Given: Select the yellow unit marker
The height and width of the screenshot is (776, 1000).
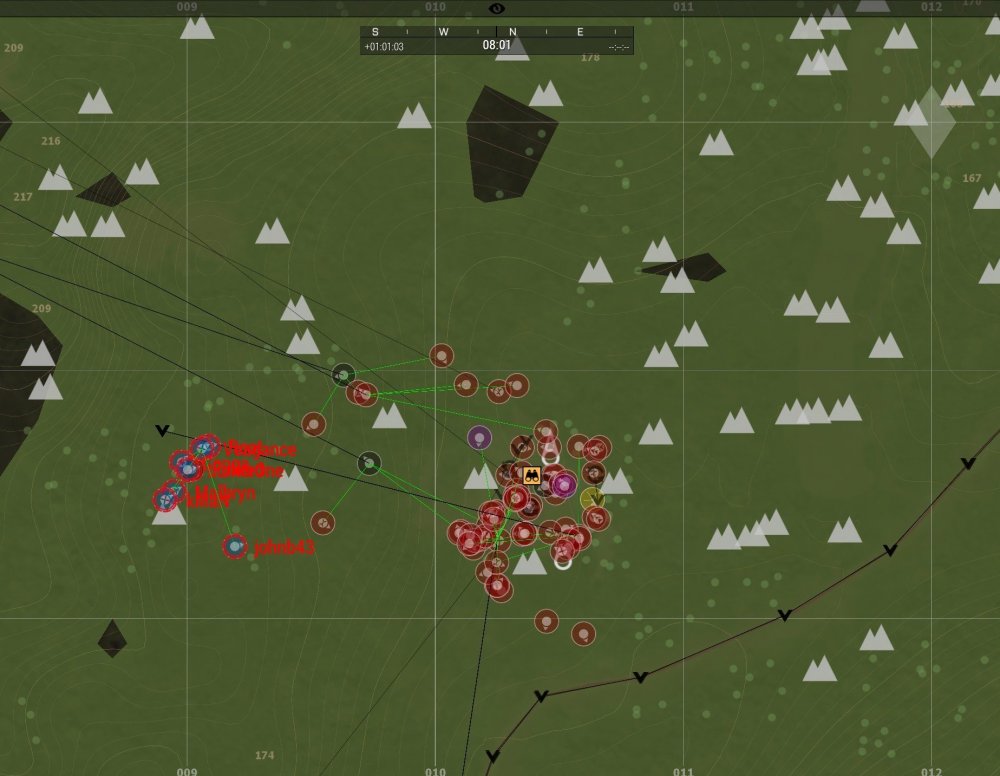Looking at the screenshot, I should click(x=593, y=498).
